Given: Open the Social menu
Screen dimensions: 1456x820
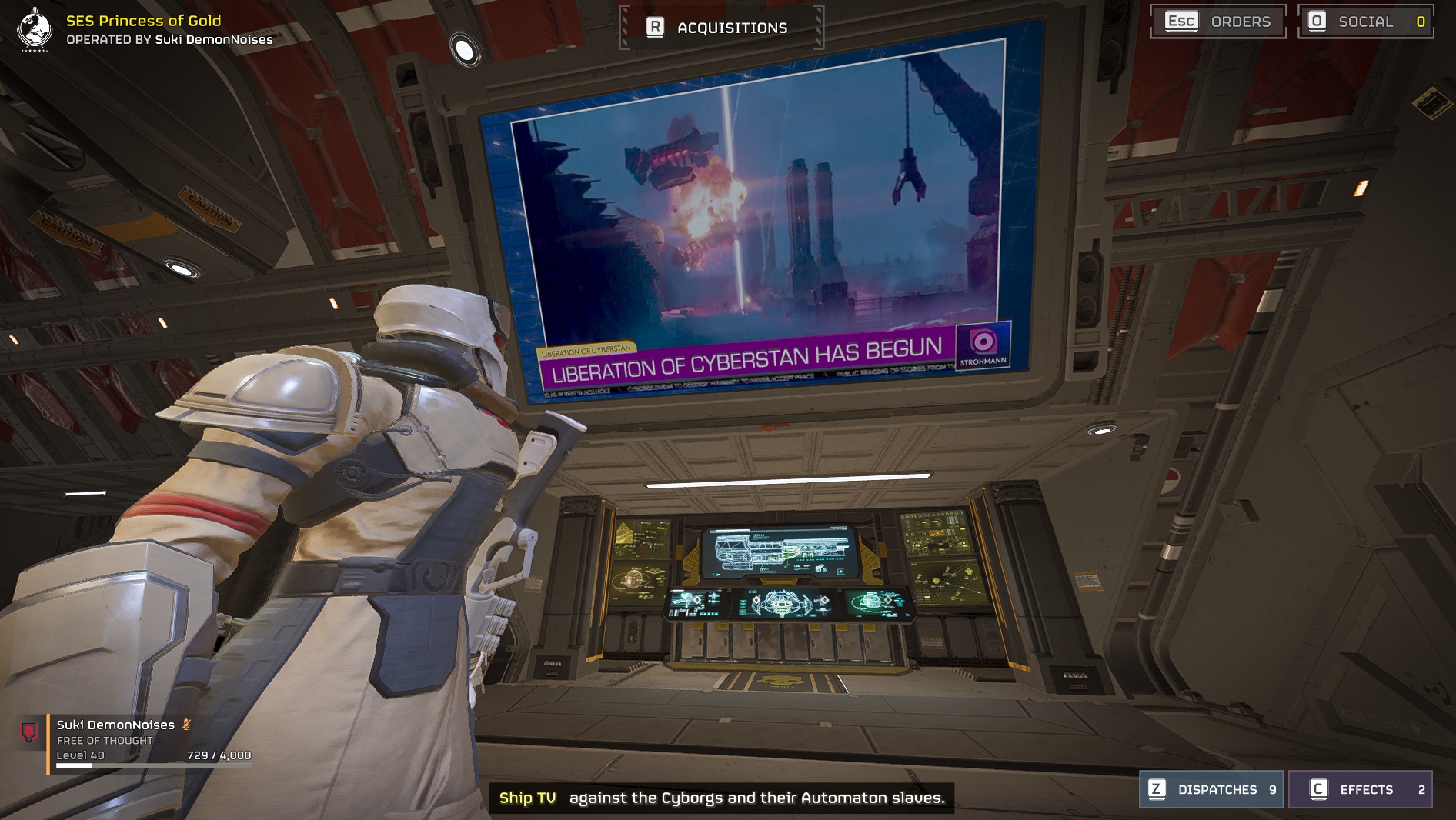Looking at the screenshot, I should [1365, 22].
